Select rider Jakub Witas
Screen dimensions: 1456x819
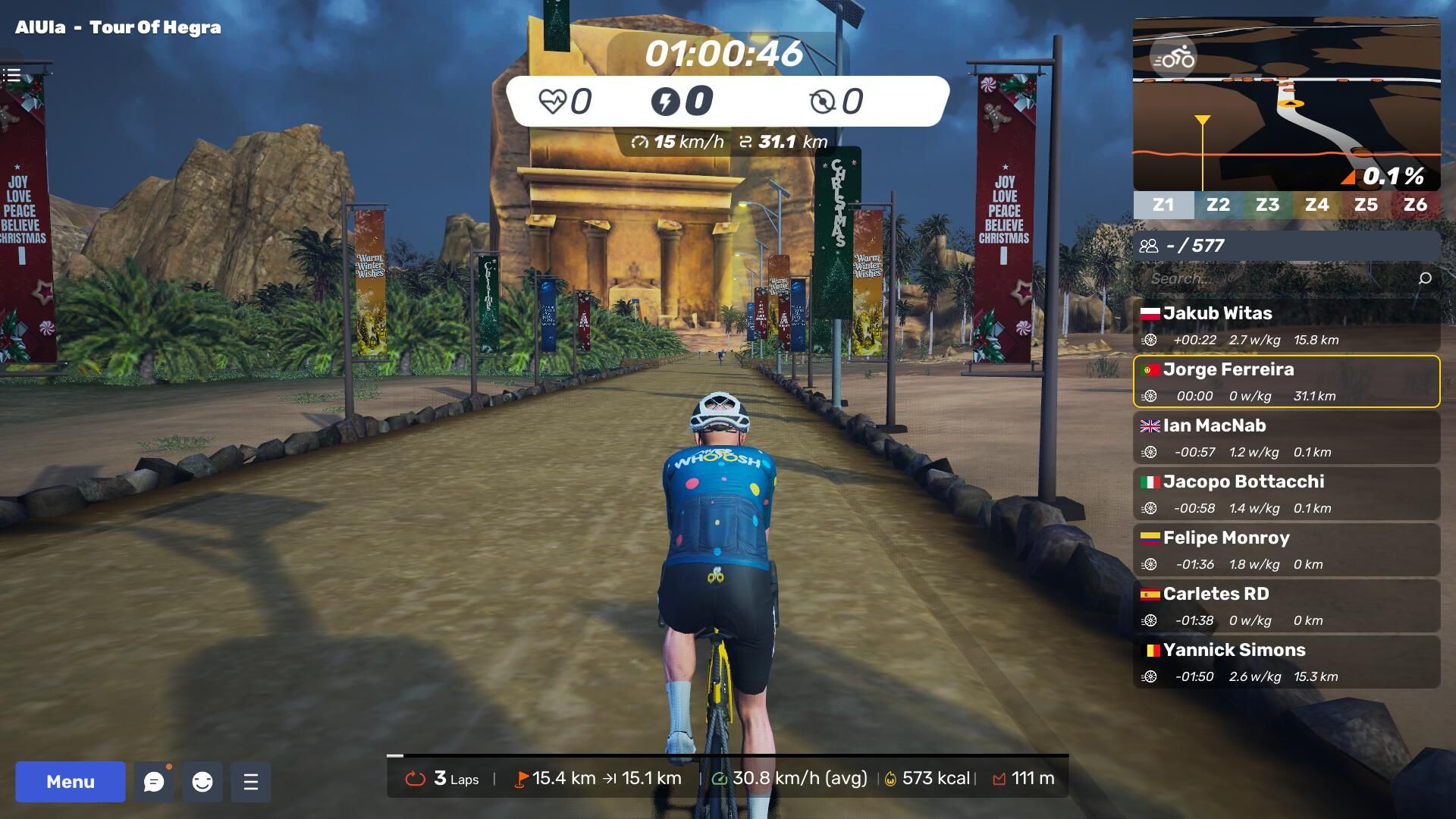(x=1286, y=325)
